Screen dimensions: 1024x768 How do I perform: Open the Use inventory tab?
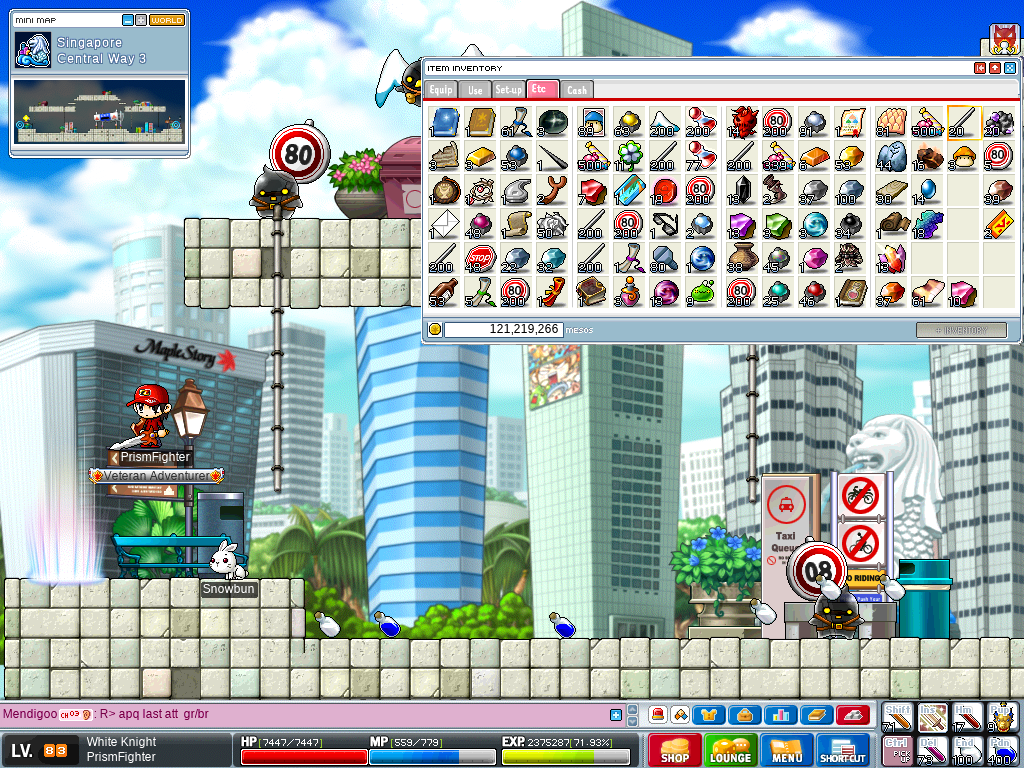click(x=475, y=89)
